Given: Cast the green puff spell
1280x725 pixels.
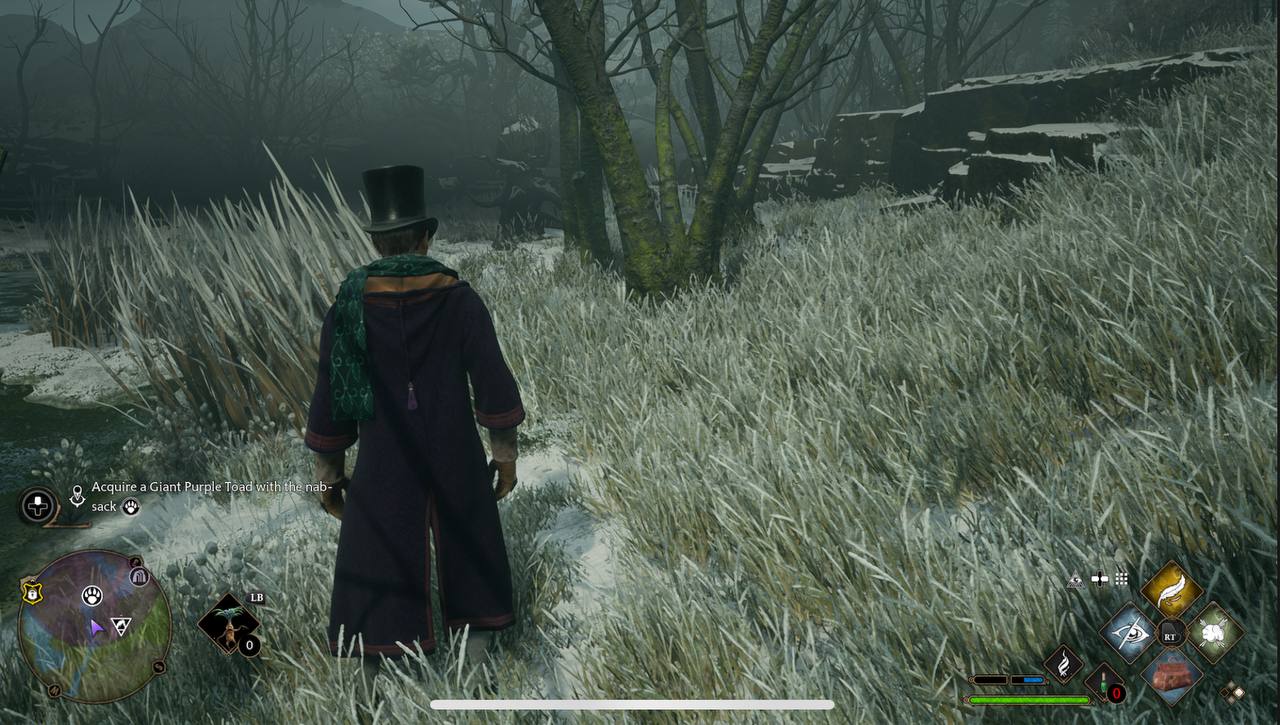Looking at the screenshot, I should 1215,632.
